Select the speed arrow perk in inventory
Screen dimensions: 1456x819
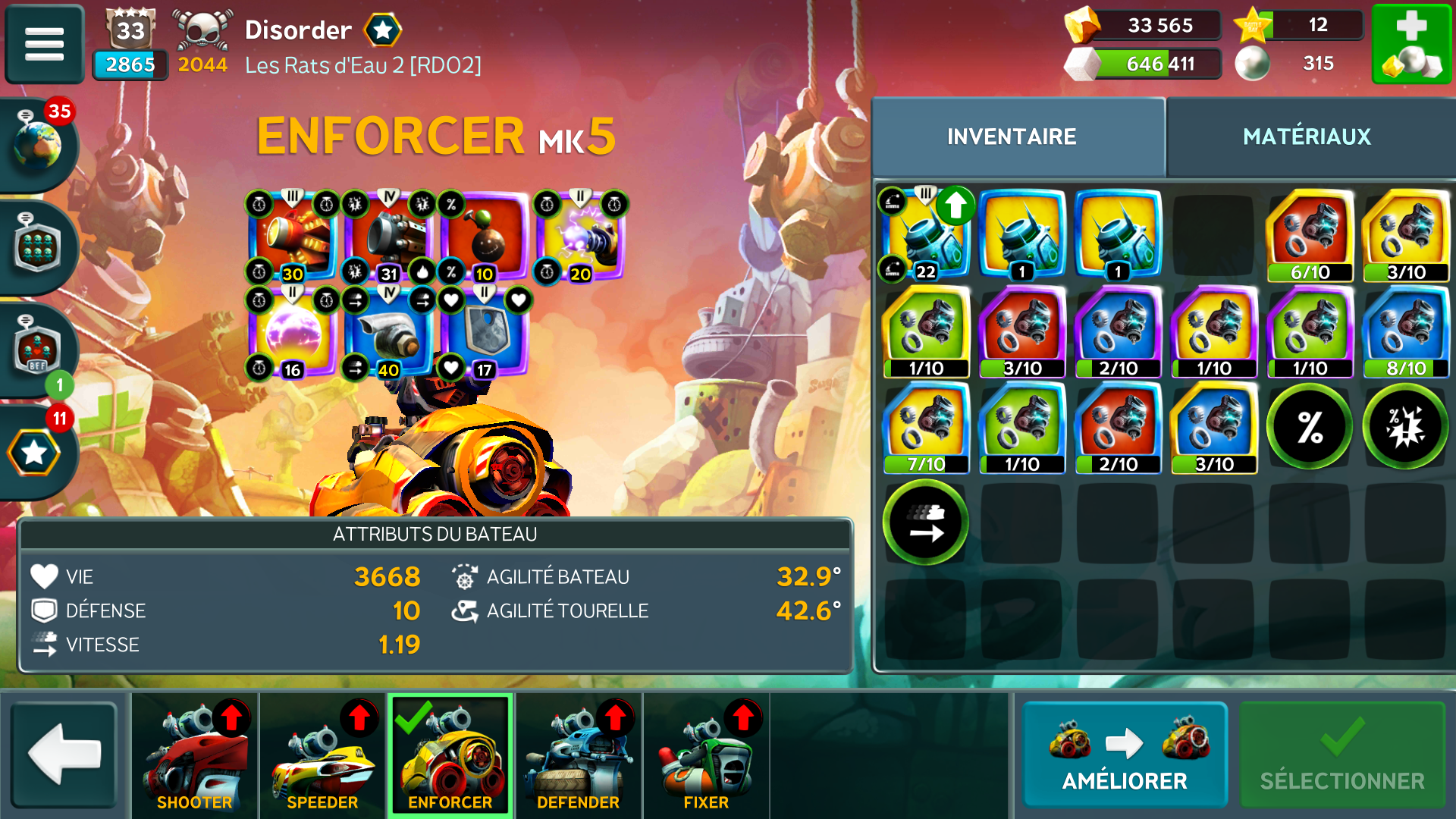click(x=925, y=523)
